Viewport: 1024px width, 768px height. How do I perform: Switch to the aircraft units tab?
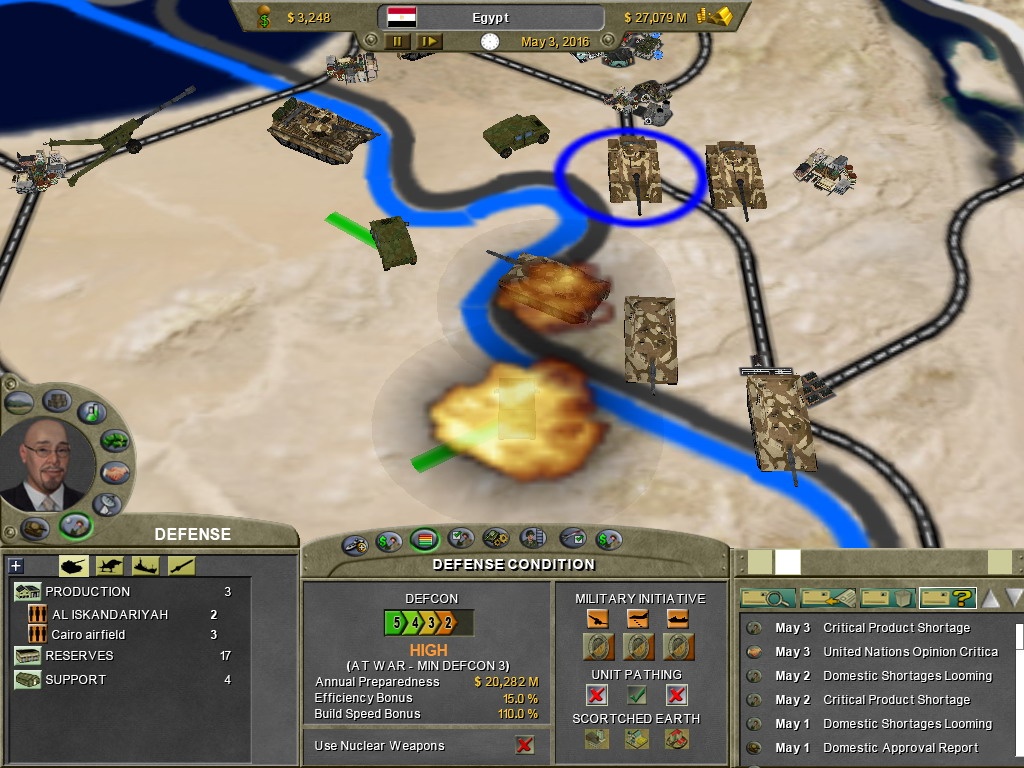(108, 566)
